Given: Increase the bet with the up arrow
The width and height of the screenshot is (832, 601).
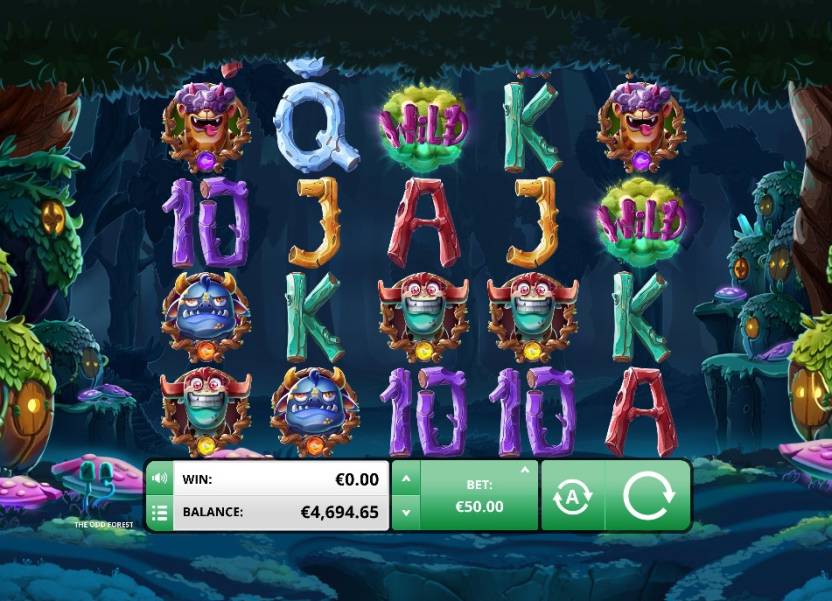Looking at the screenshot, I should point(405,478).
